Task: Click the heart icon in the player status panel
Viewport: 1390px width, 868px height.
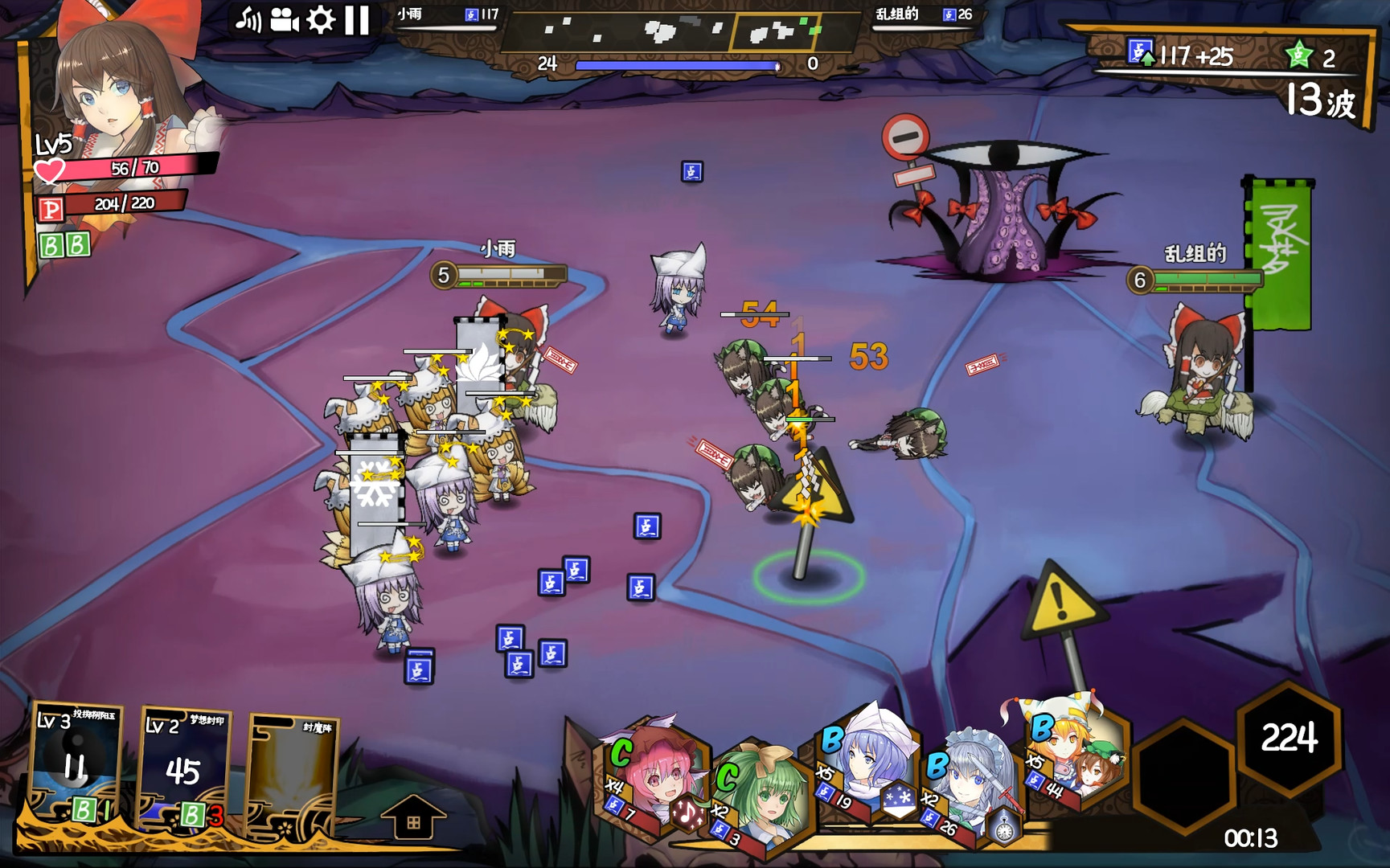Action: pos(50,169)
